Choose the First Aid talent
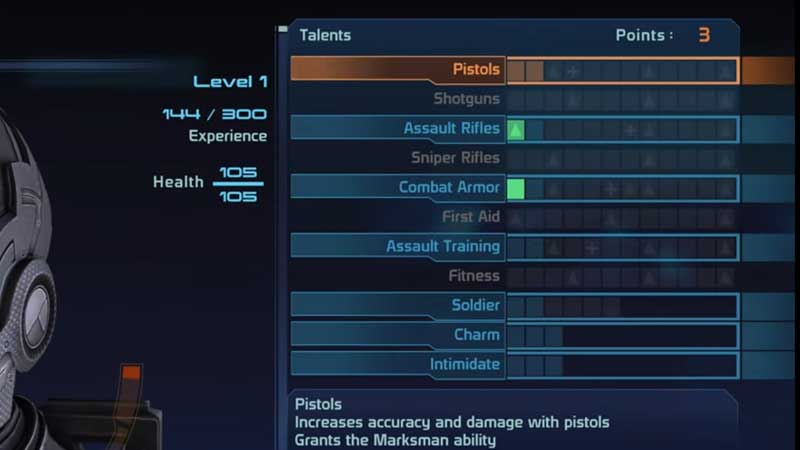The height and width of the screenshot is (450, 800). [470, 217]
